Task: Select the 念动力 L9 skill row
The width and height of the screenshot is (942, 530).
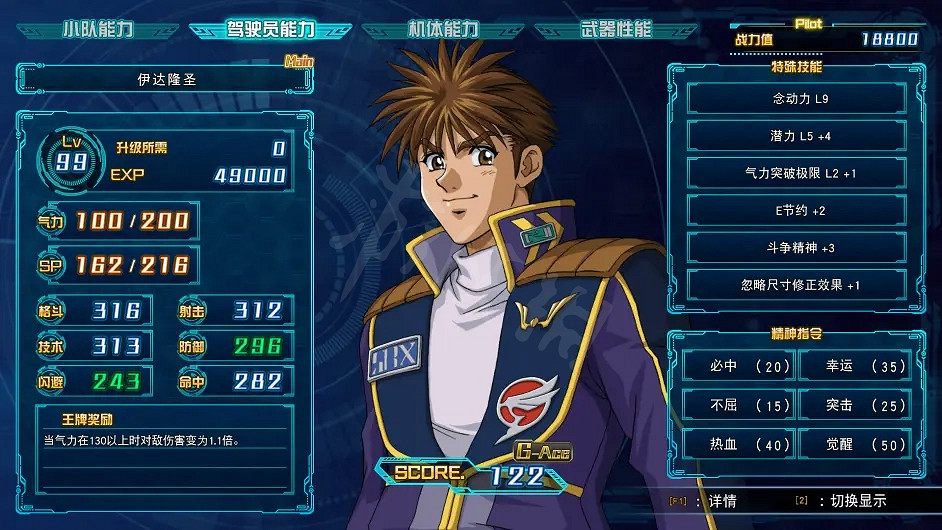Action: coord(797,99)
